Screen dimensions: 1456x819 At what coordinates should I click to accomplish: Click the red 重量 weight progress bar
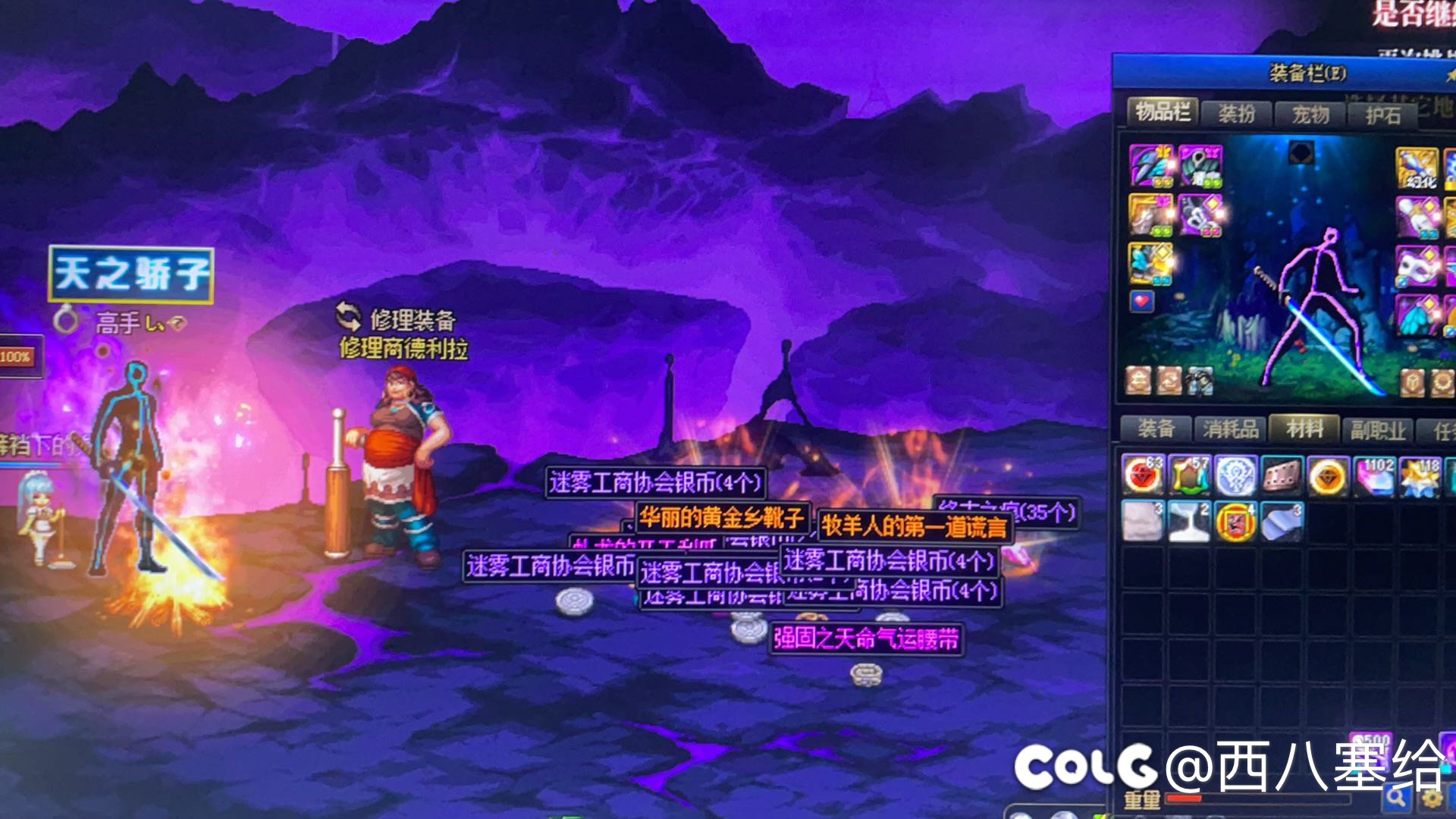(1186, 799)
